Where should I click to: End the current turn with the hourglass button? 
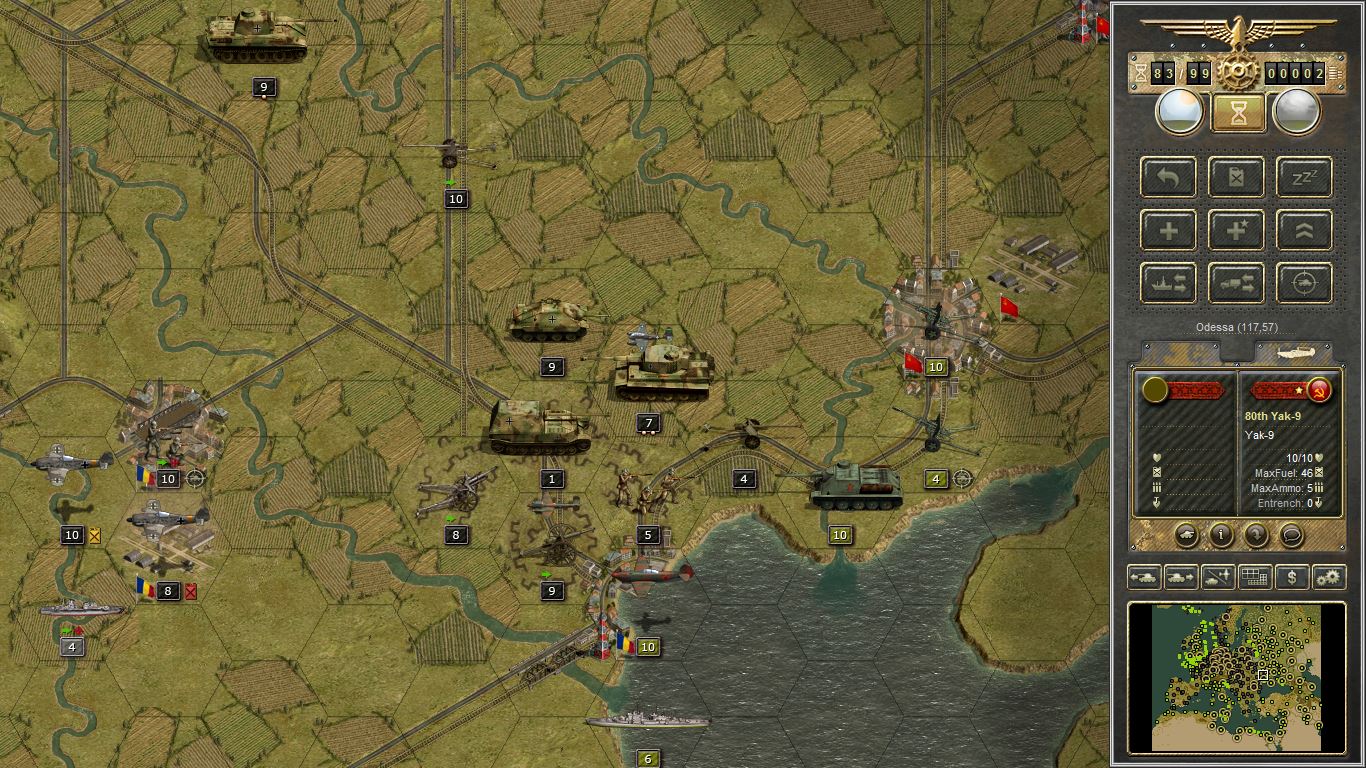tap(1238, 110)
